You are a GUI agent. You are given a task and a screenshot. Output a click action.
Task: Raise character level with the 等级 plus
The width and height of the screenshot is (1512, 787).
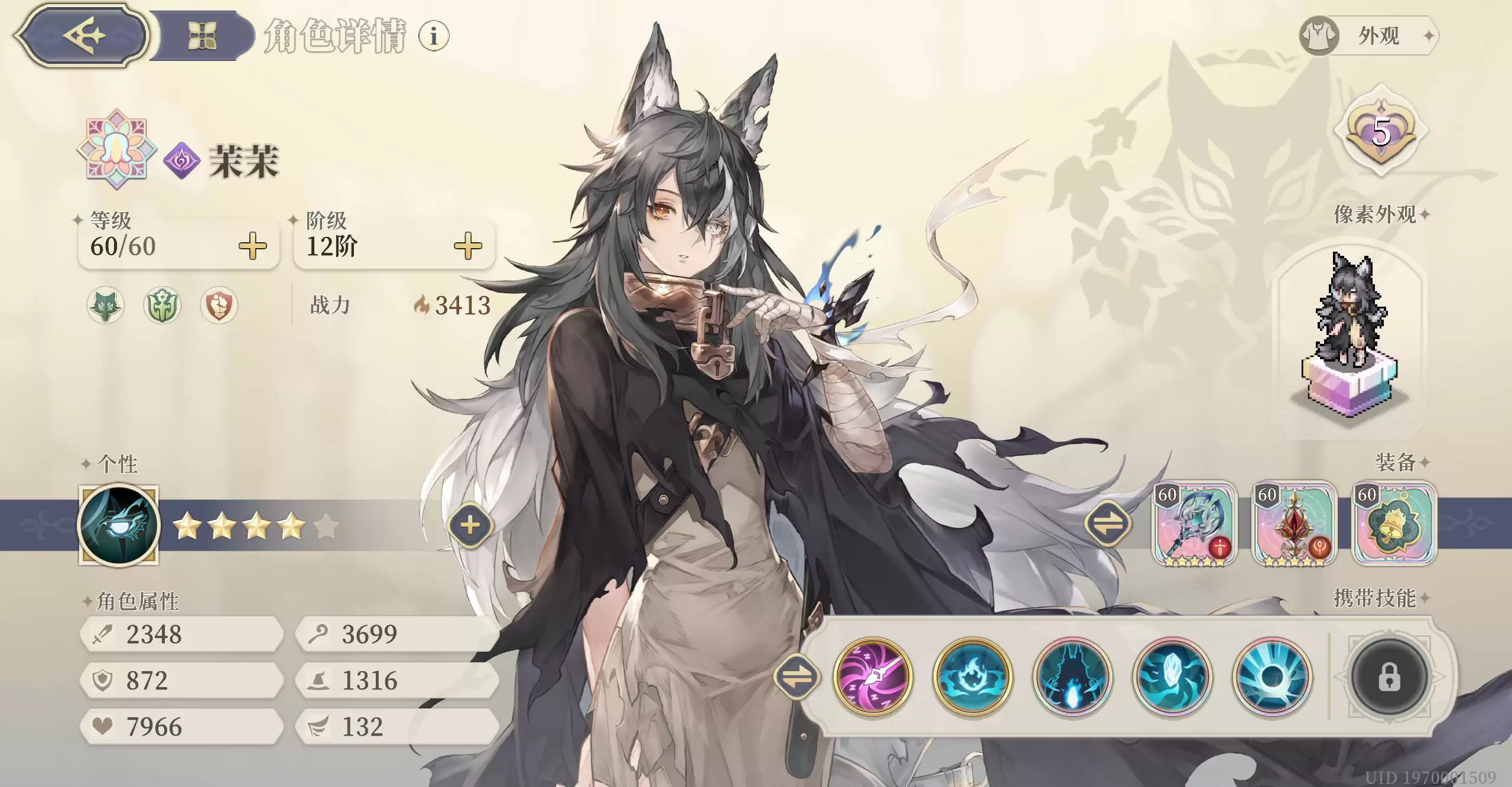(252, 246)
